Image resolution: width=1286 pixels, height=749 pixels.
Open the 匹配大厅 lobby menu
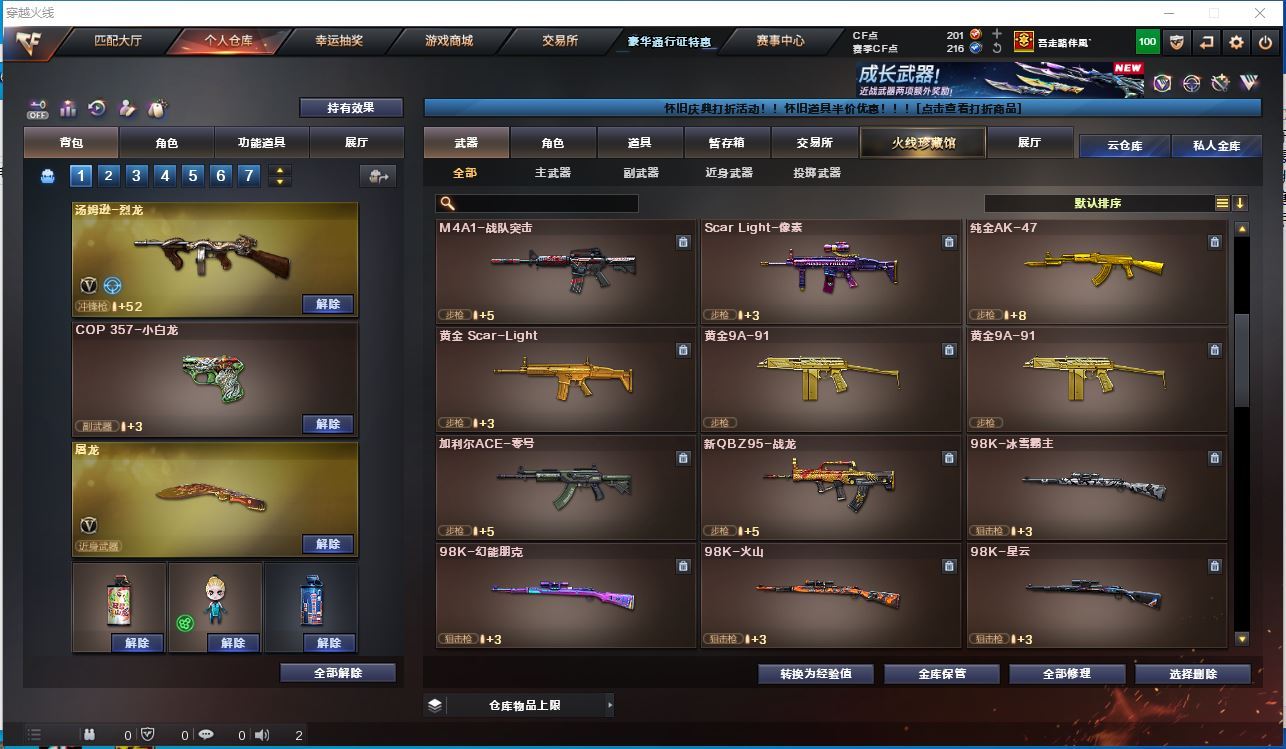118,41
